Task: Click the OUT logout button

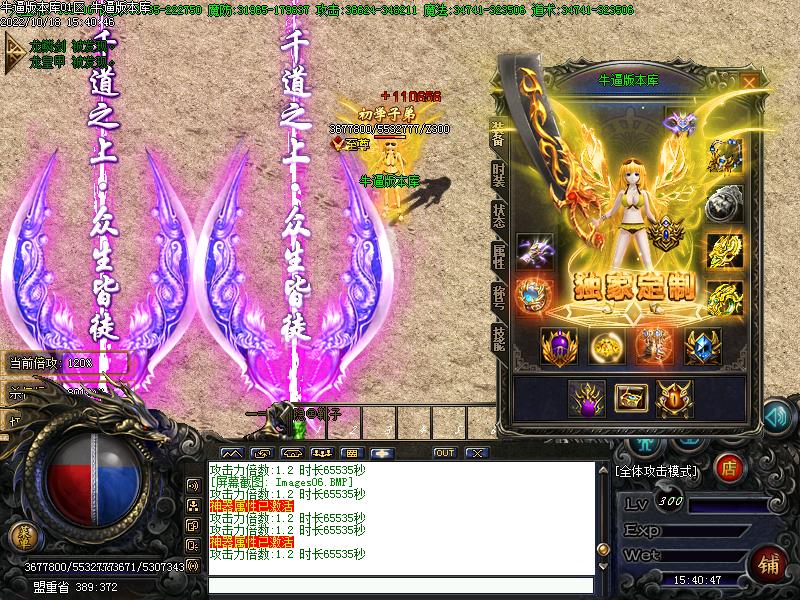Action: (445, 453)
